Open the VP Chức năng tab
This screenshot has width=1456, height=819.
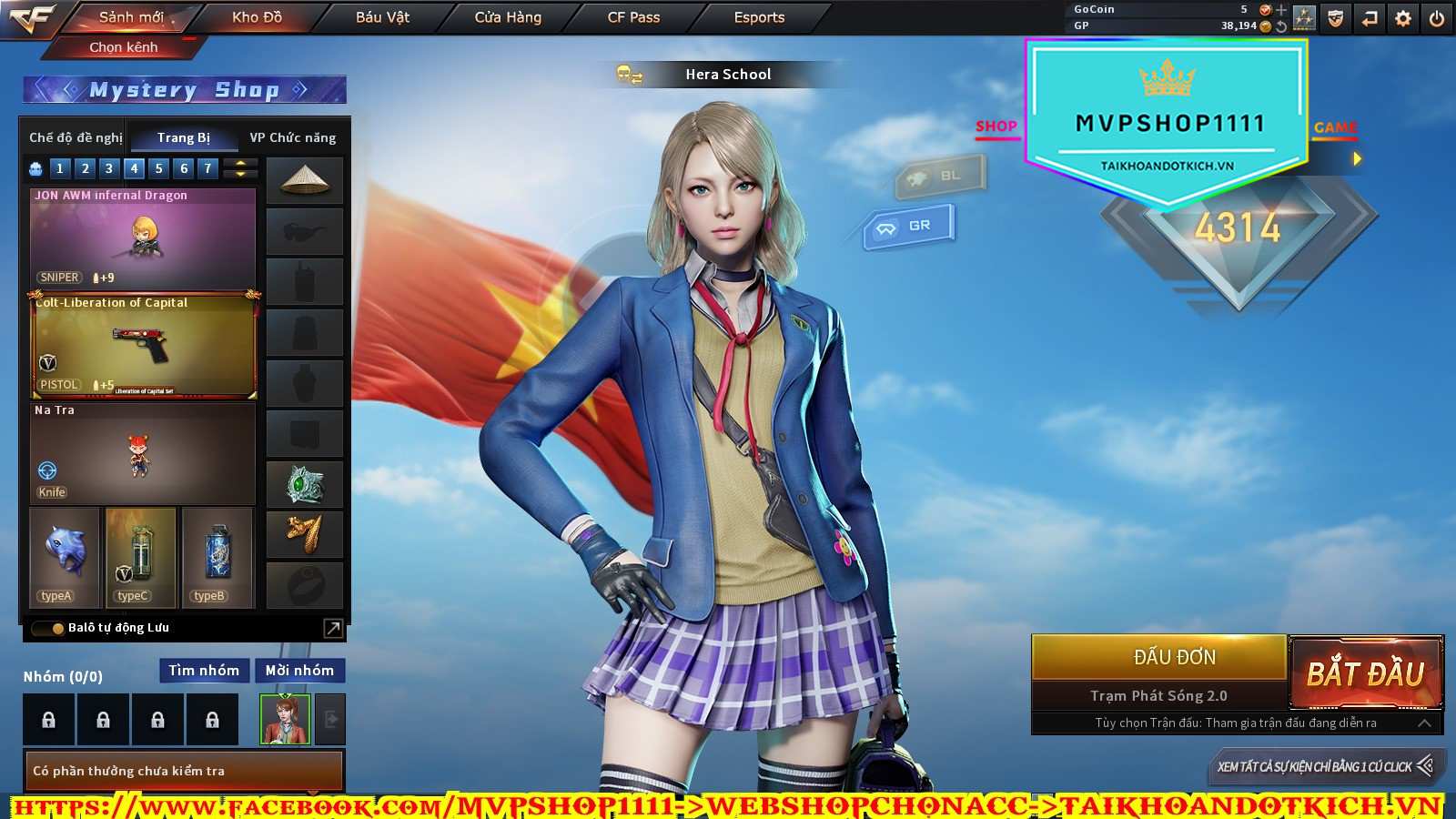(x=292, y=137)
